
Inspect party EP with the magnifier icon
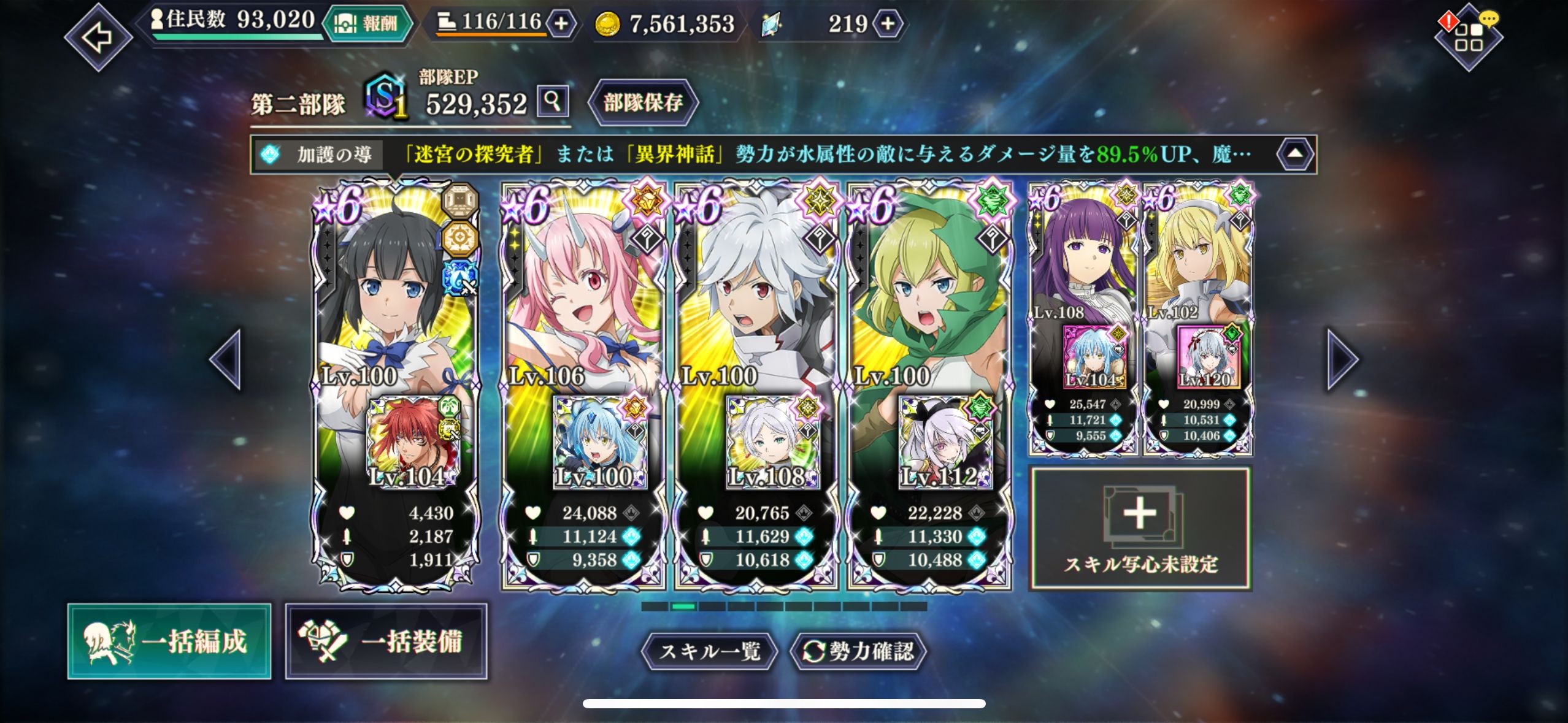pyautogui.click(x=553, y=101)
